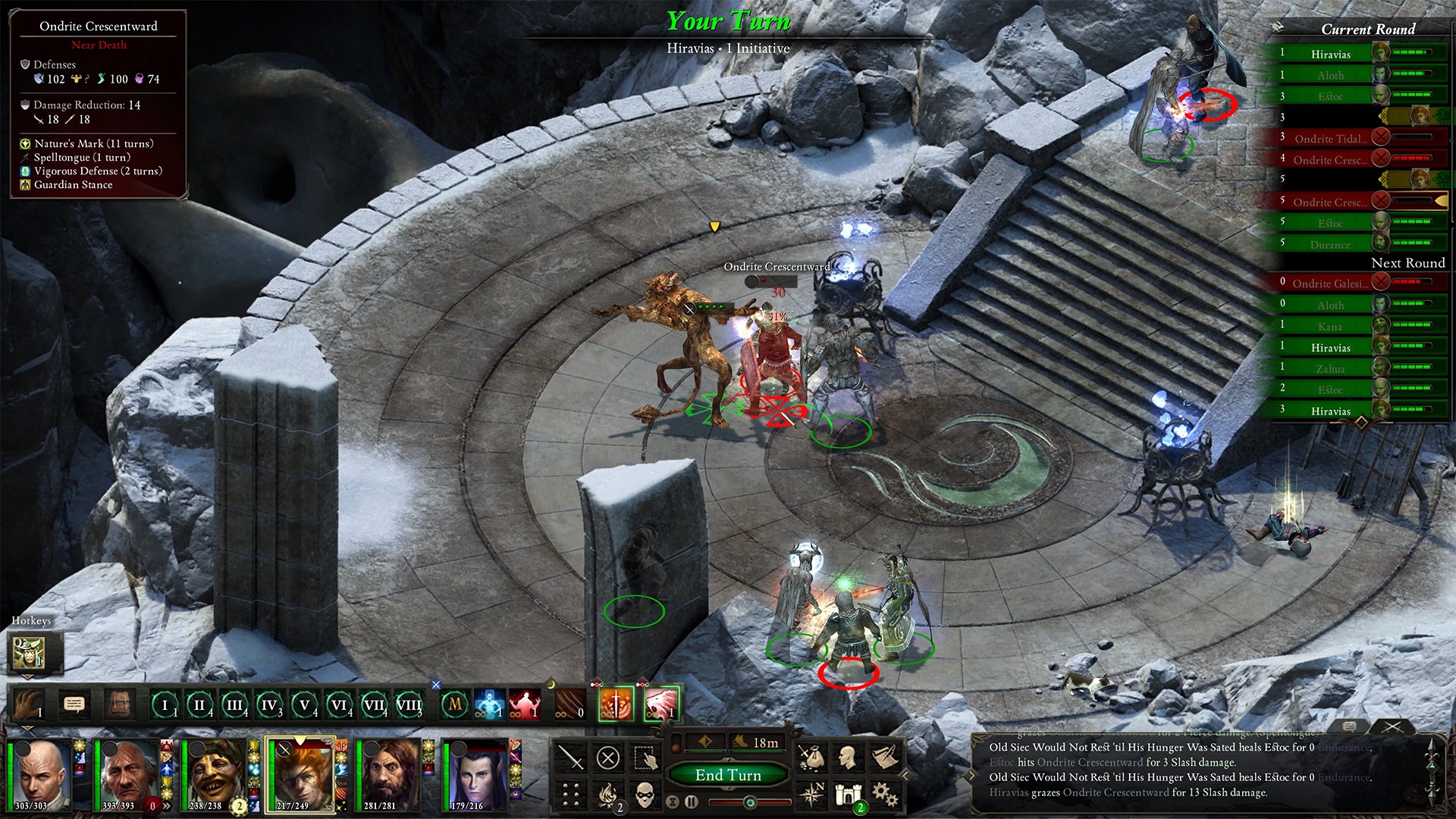End the current turn
The height and width of the screenshot is (819, 1456).
coord(728,774)
